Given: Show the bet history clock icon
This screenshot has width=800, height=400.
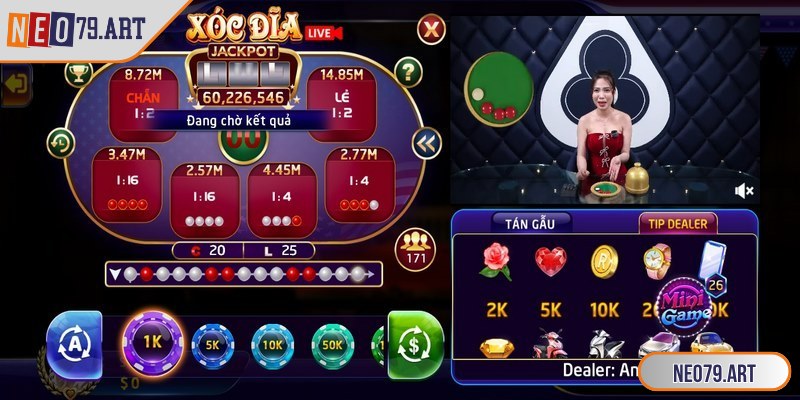Looking at the screenshot, I should (x=61, y=143).
